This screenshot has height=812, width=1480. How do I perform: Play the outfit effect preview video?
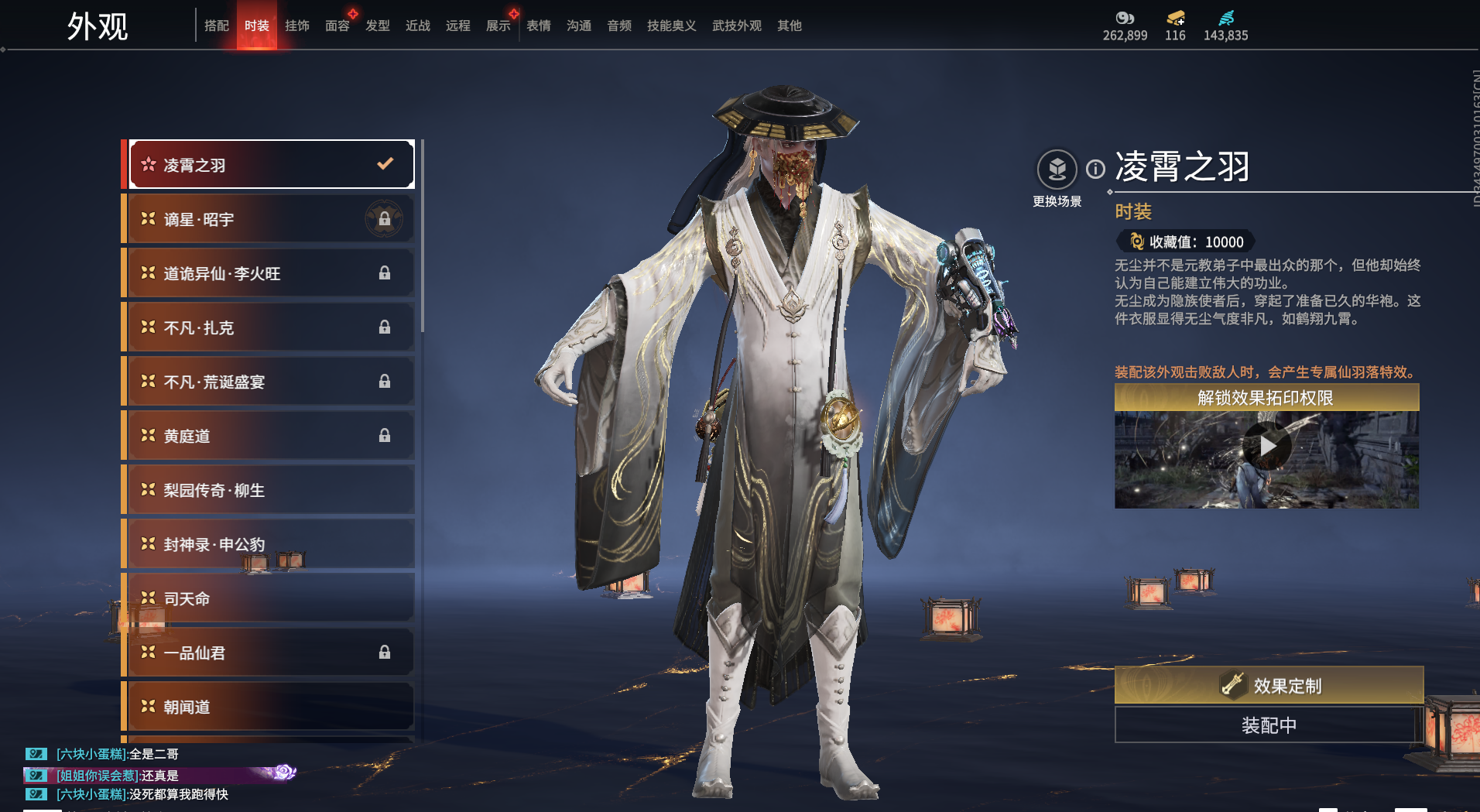(1267, 446)
